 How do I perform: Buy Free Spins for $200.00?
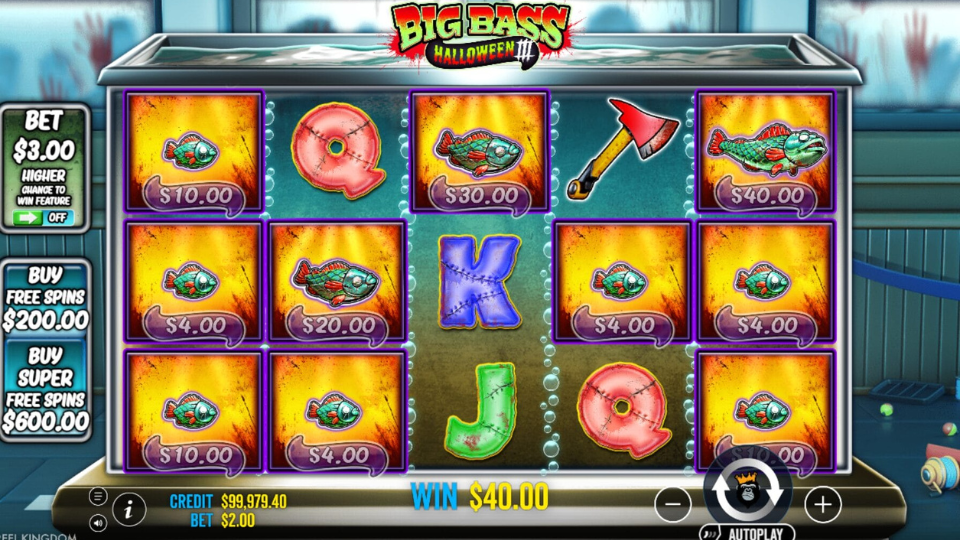tap(45, 298)
